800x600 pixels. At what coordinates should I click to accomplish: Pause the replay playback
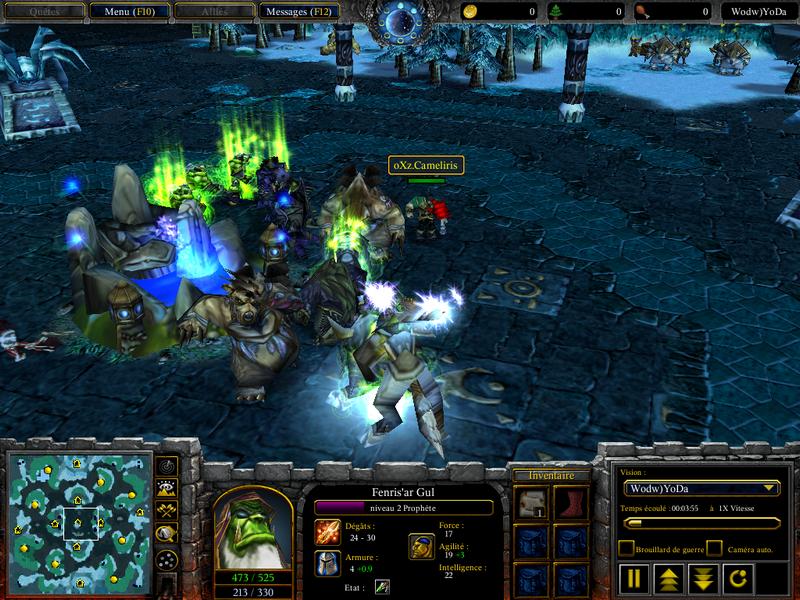[635, 577]
